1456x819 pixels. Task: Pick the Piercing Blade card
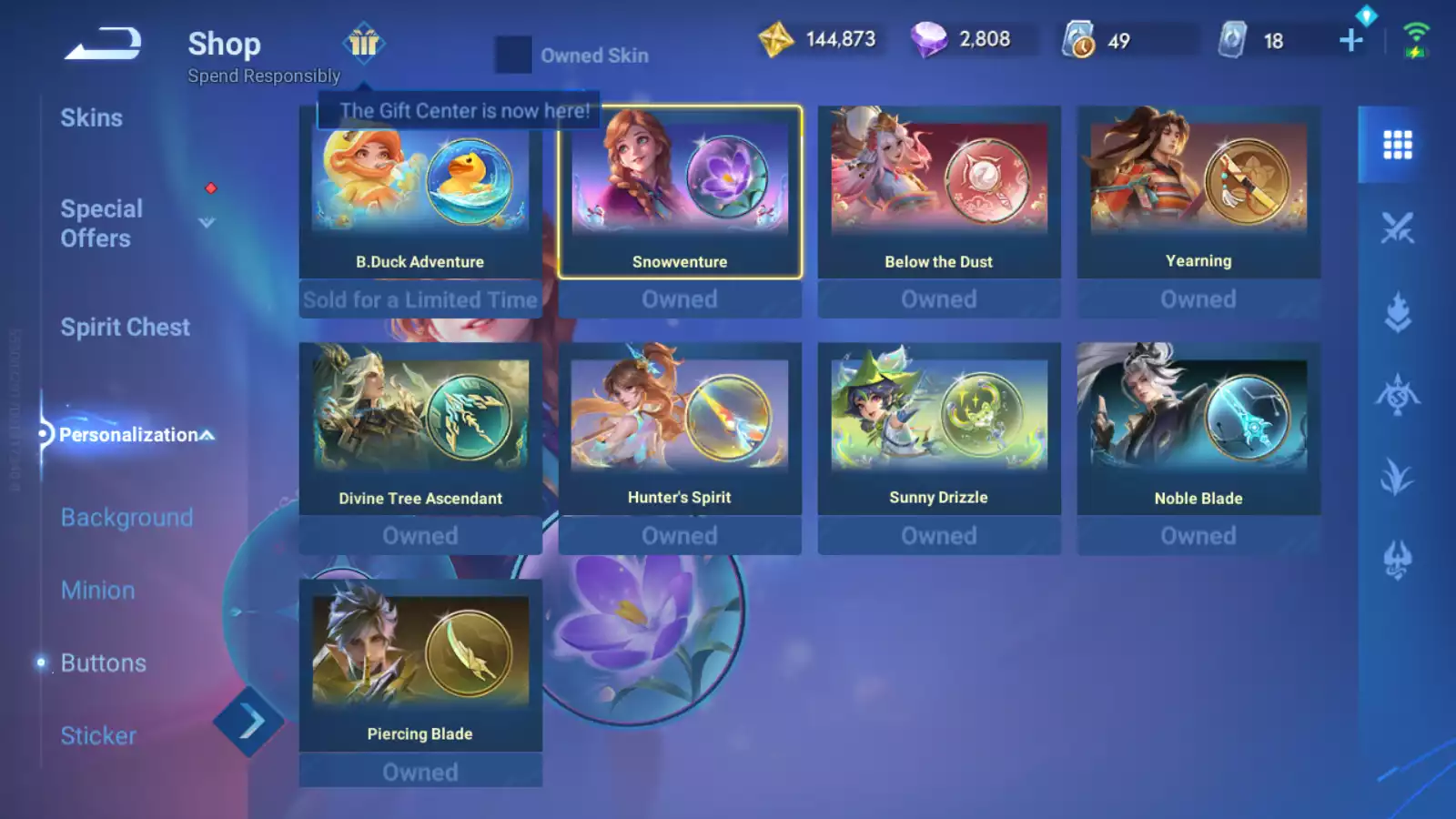pyautogui.click(x=420, y=666)
